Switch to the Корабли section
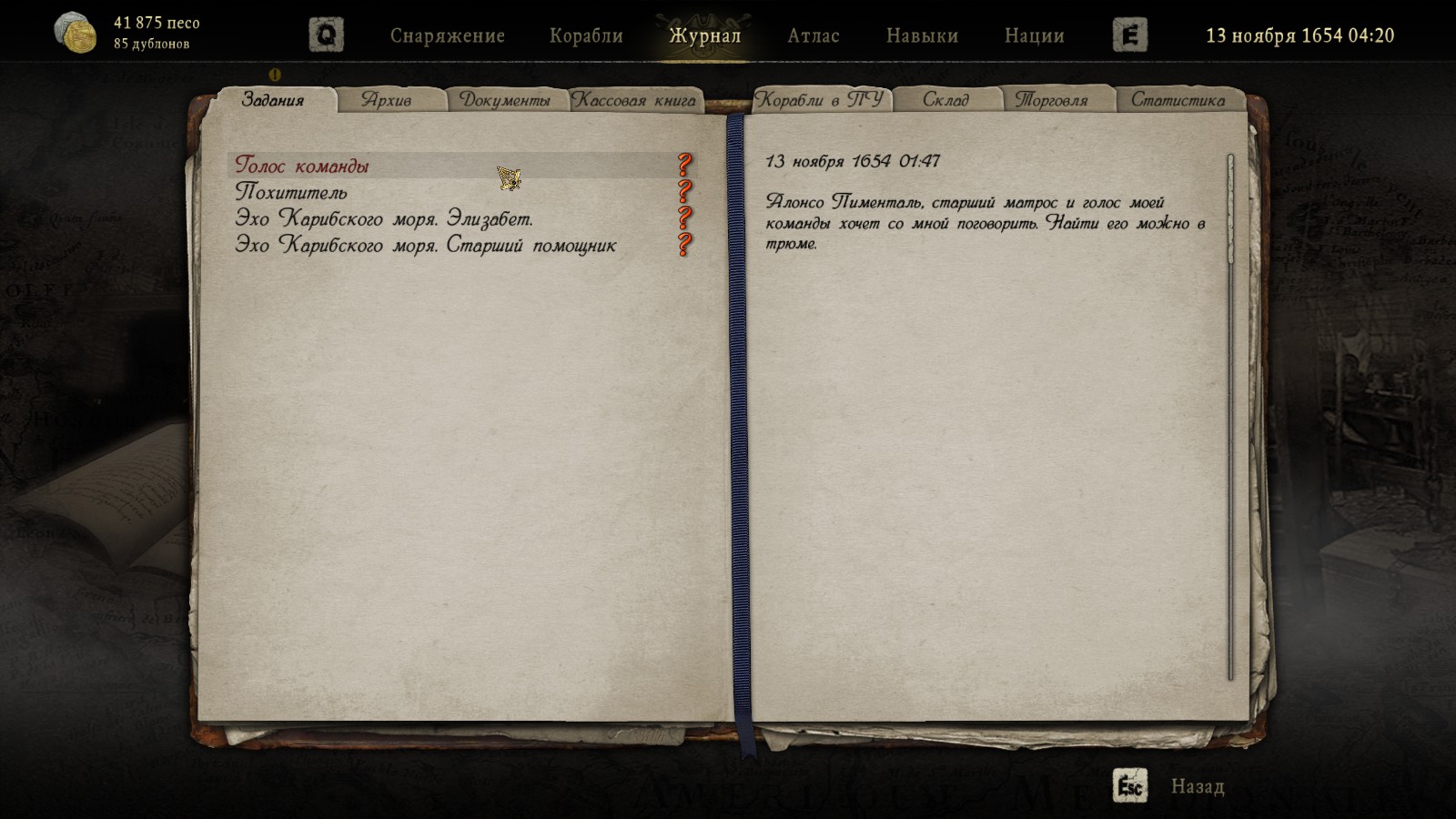The height and width of the screenshot is (819, 1456). click(x=586, y=35)
